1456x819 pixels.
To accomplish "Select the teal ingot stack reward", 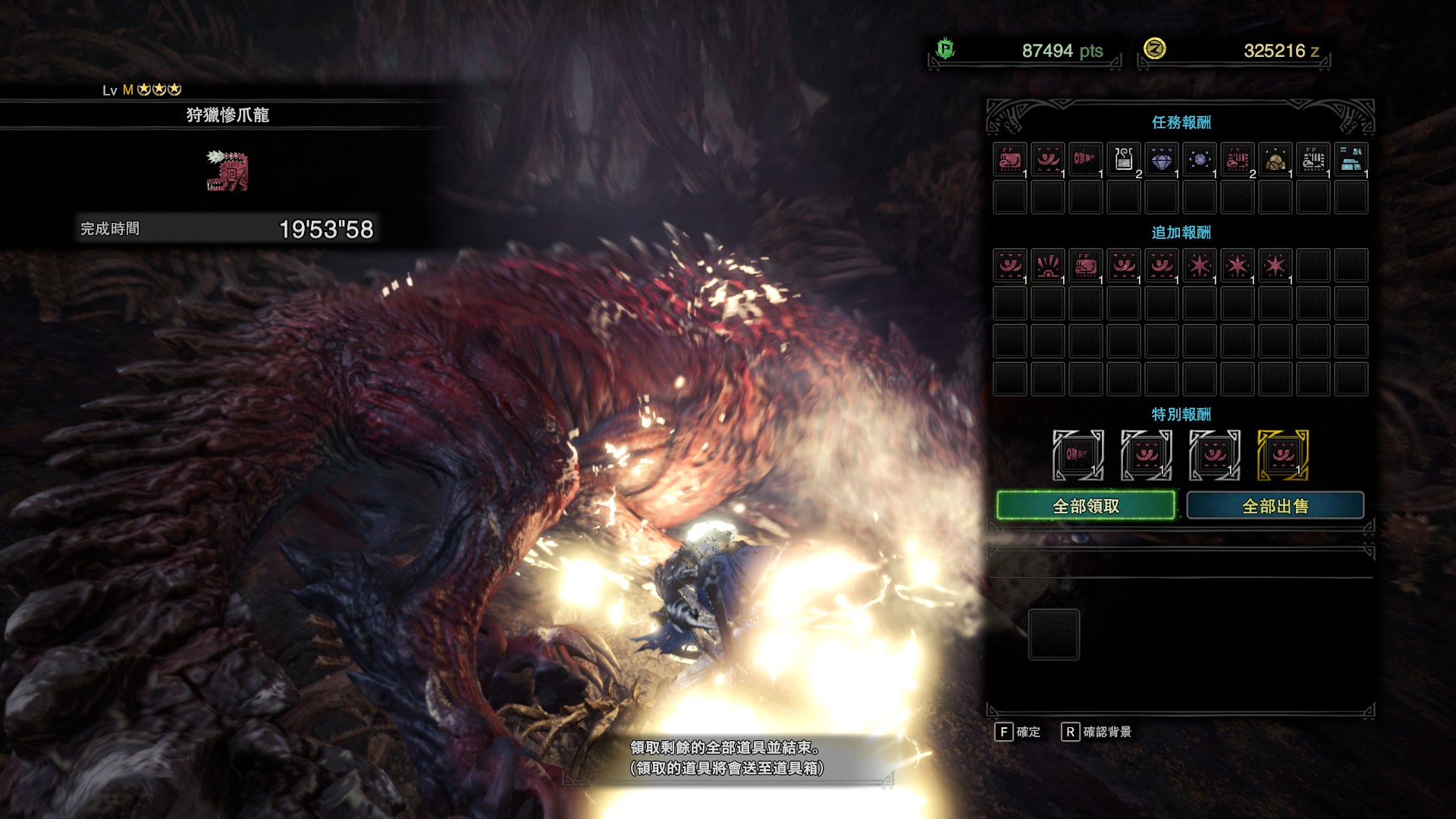I will [x=1351, y=160].
